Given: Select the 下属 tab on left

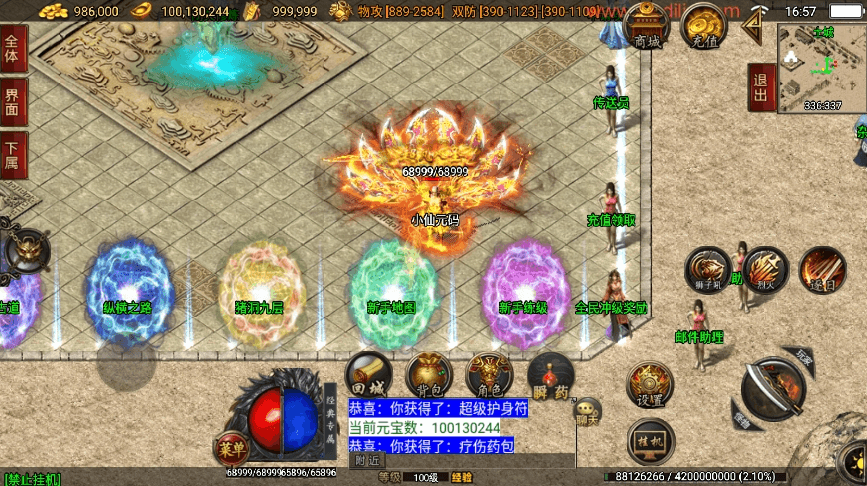Looking at the screenshot, I should [x=13, y=153].
